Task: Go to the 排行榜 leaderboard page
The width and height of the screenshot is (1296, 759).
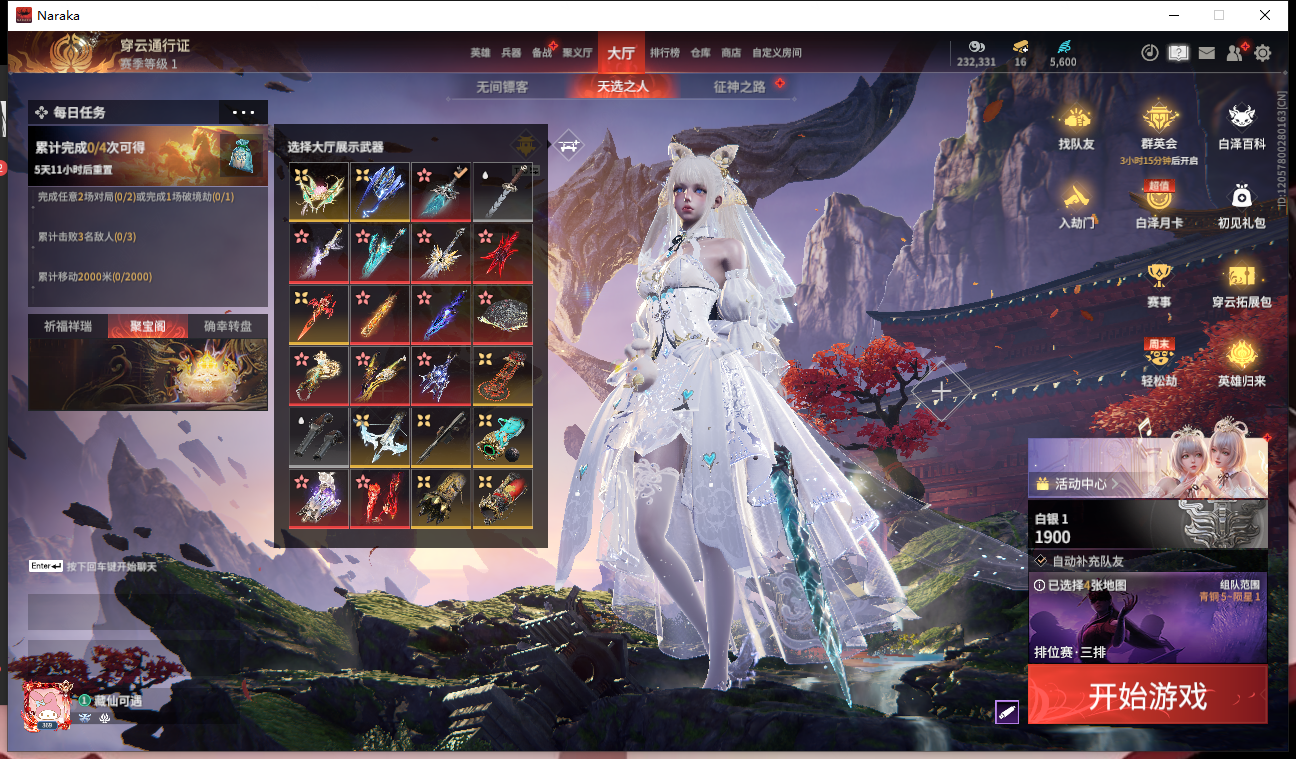Action: pyautogui.click(x=664, y=53)
